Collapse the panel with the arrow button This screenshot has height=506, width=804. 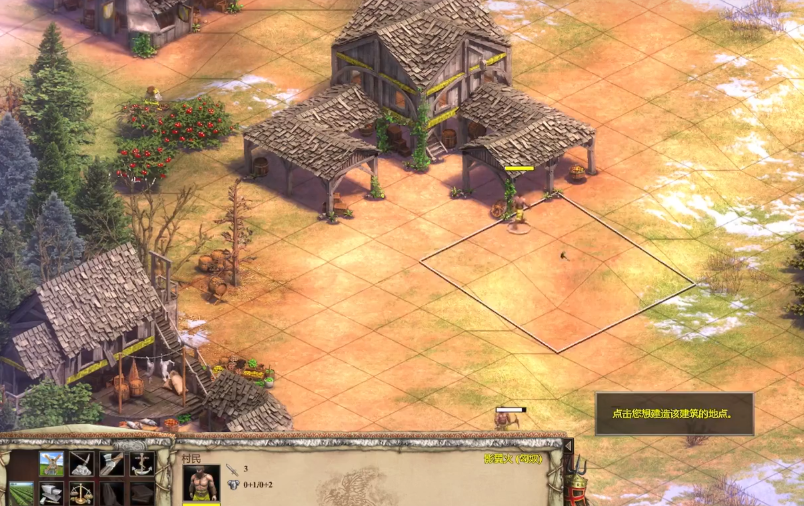[x=568, y=447]
